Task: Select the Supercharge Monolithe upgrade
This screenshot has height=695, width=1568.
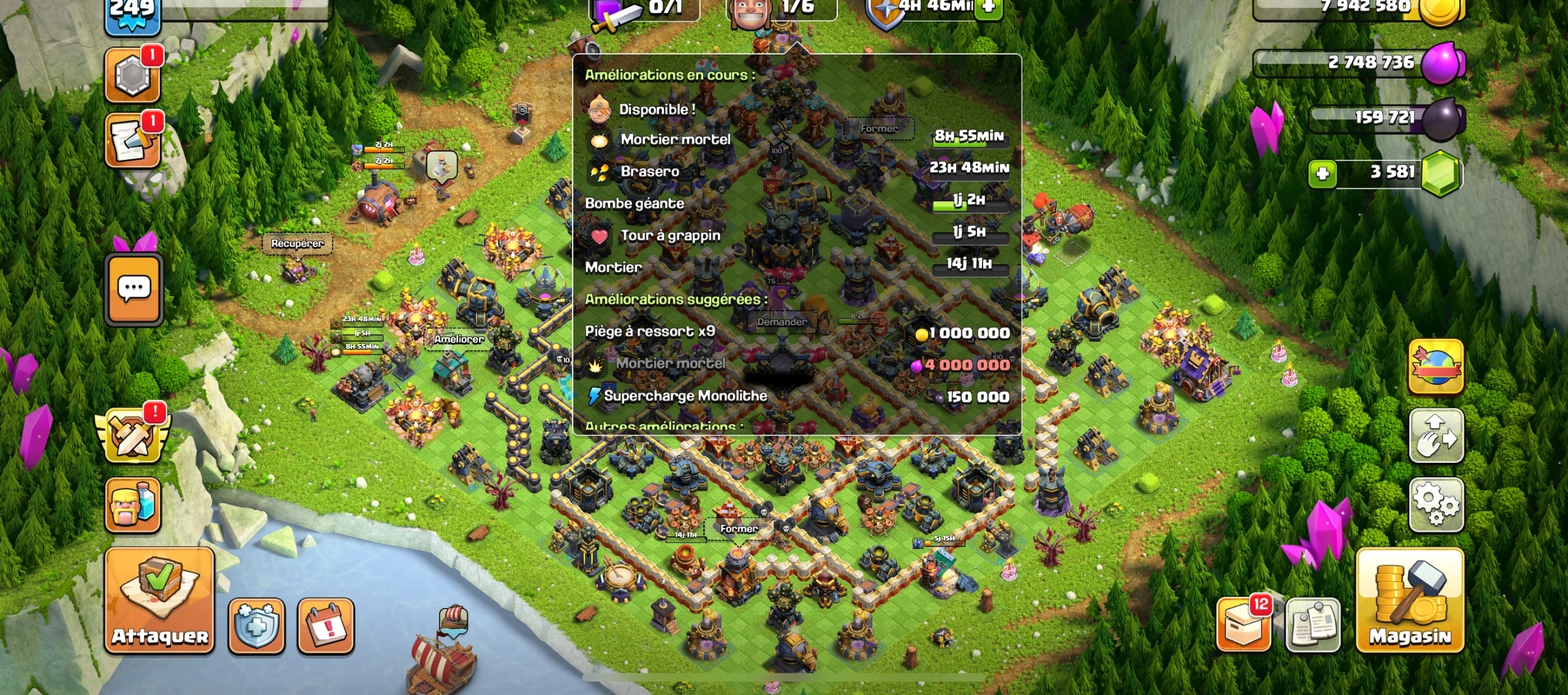Action: pos(684,397)
